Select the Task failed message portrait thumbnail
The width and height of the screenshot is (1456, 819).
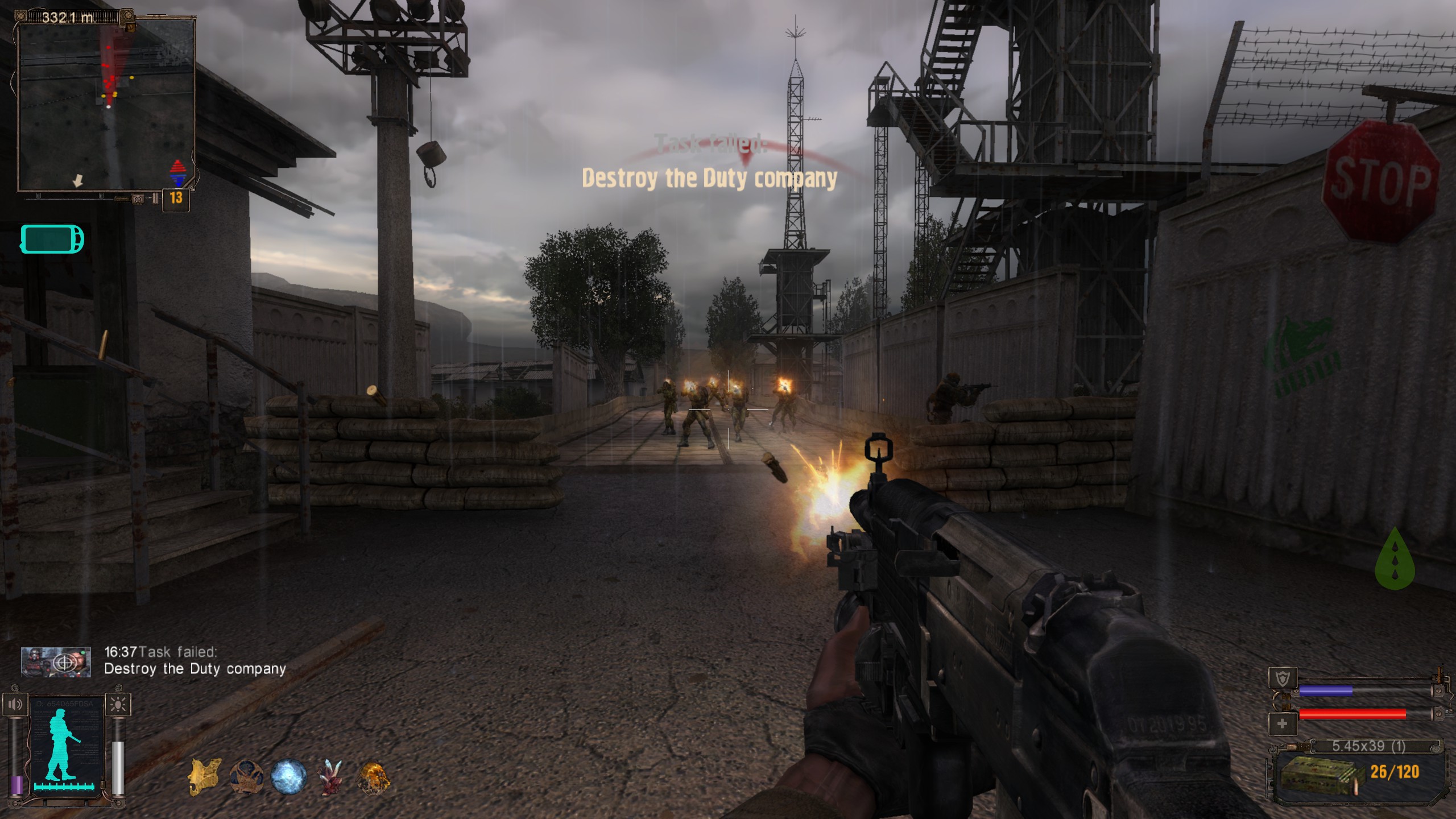(56, 662)
